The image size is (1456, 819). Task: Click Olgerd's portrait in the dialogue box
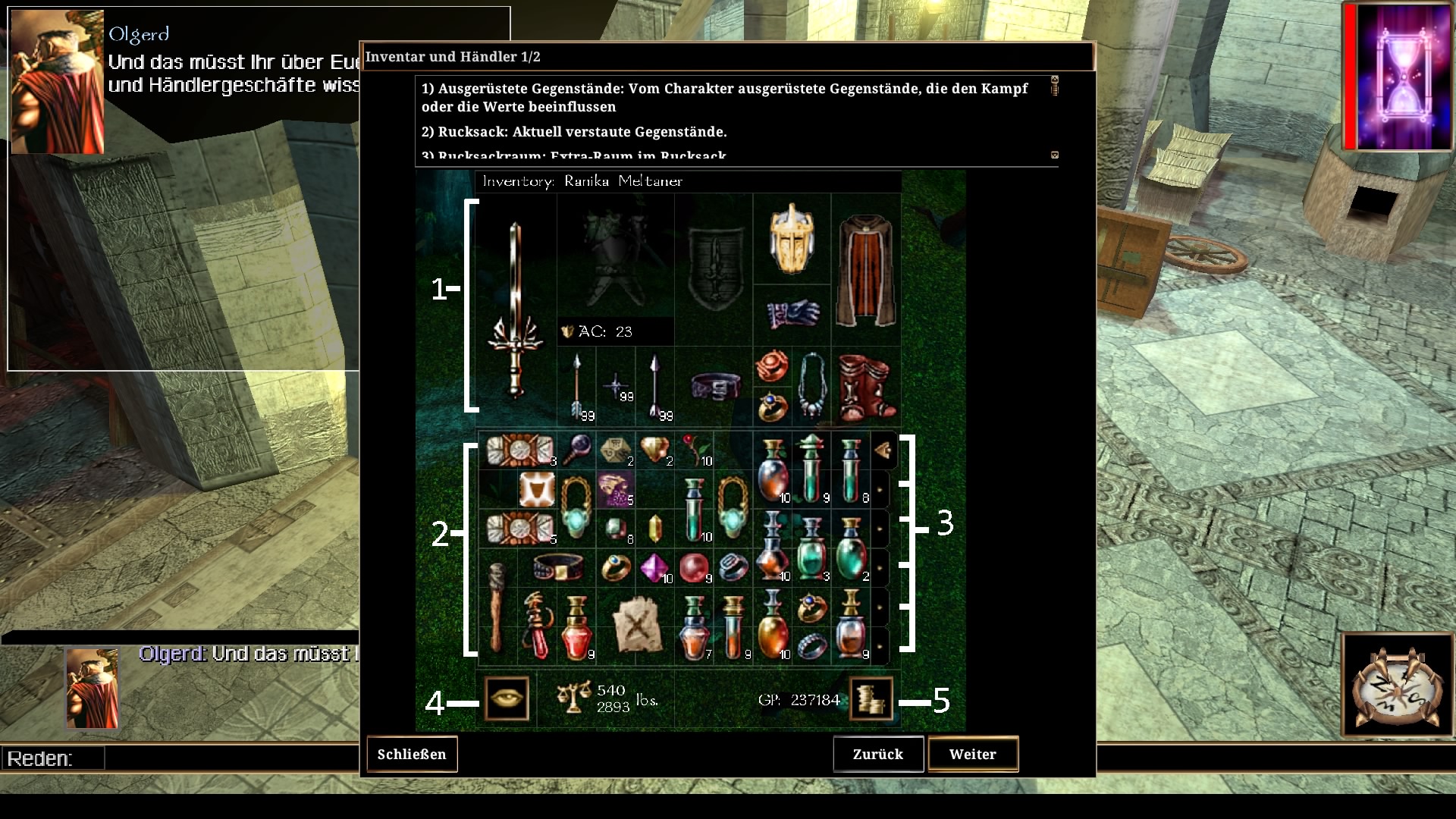click(58, 82)
